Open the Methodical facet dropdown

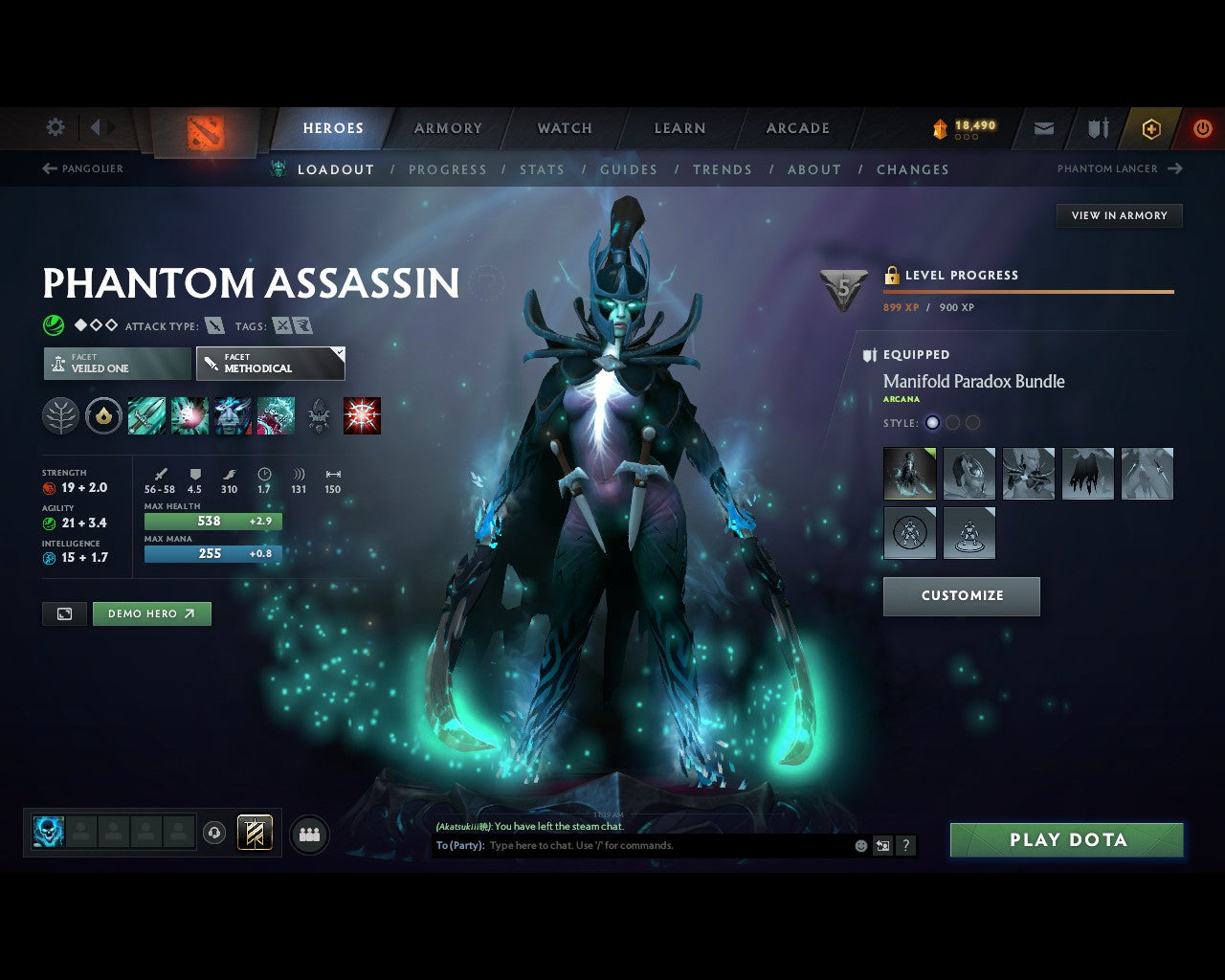(x=271, y=364)
